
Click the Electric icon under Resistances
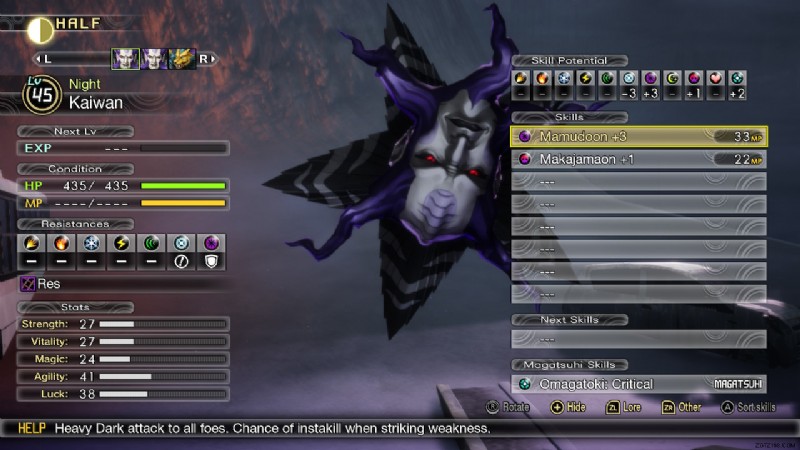point(121,243)
